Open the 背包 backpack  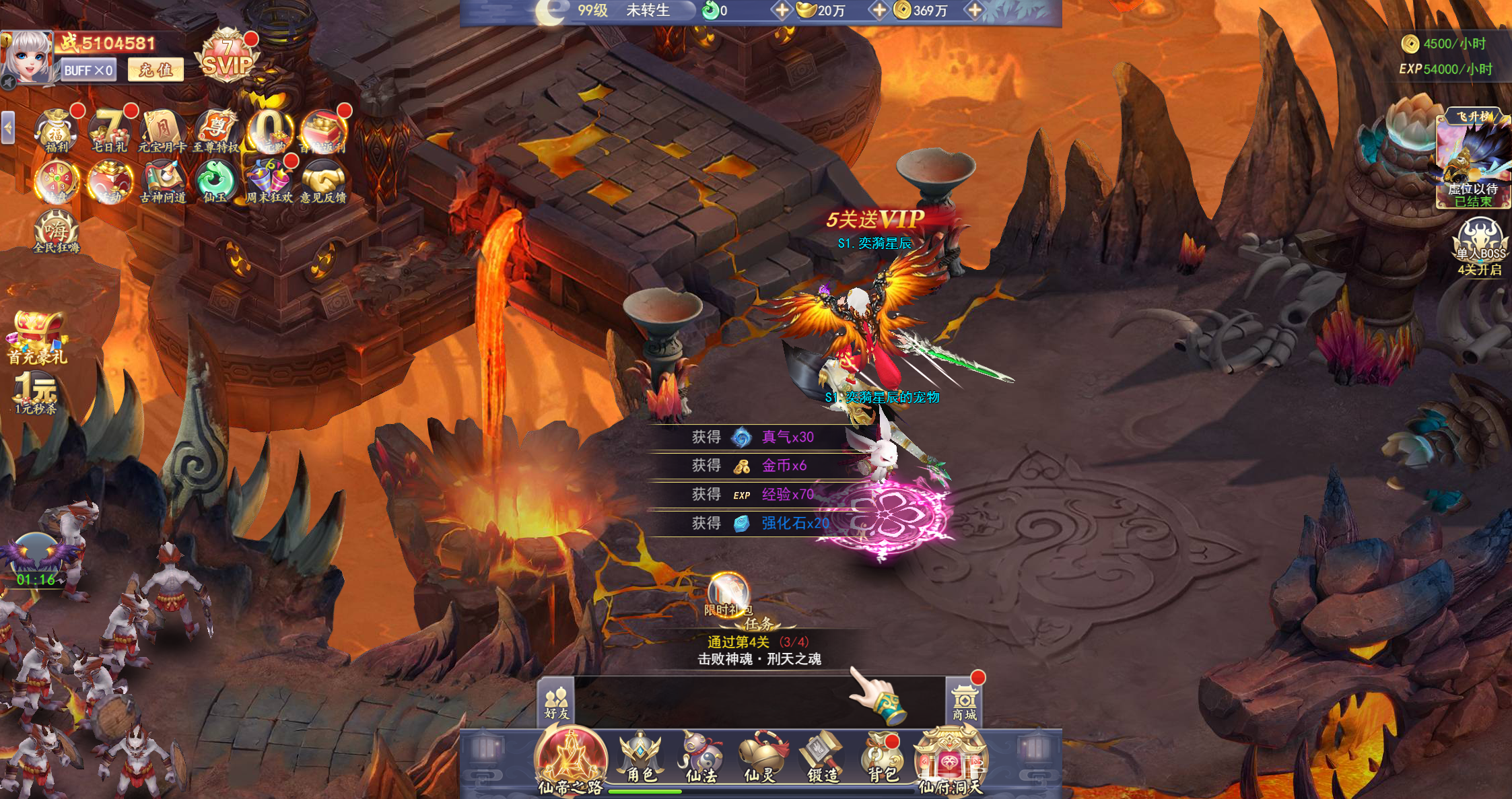(x=883, y=757)
